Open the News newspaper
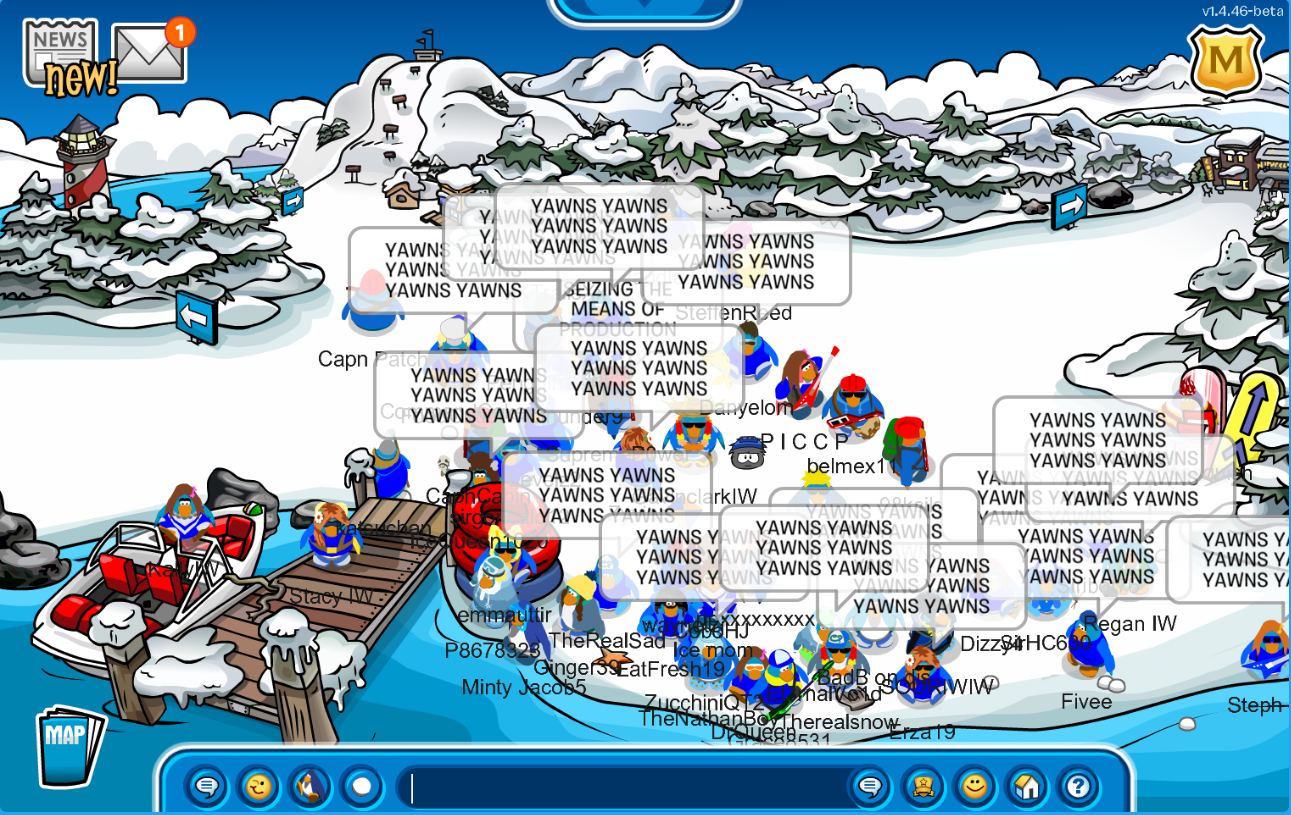 (62, 55)
